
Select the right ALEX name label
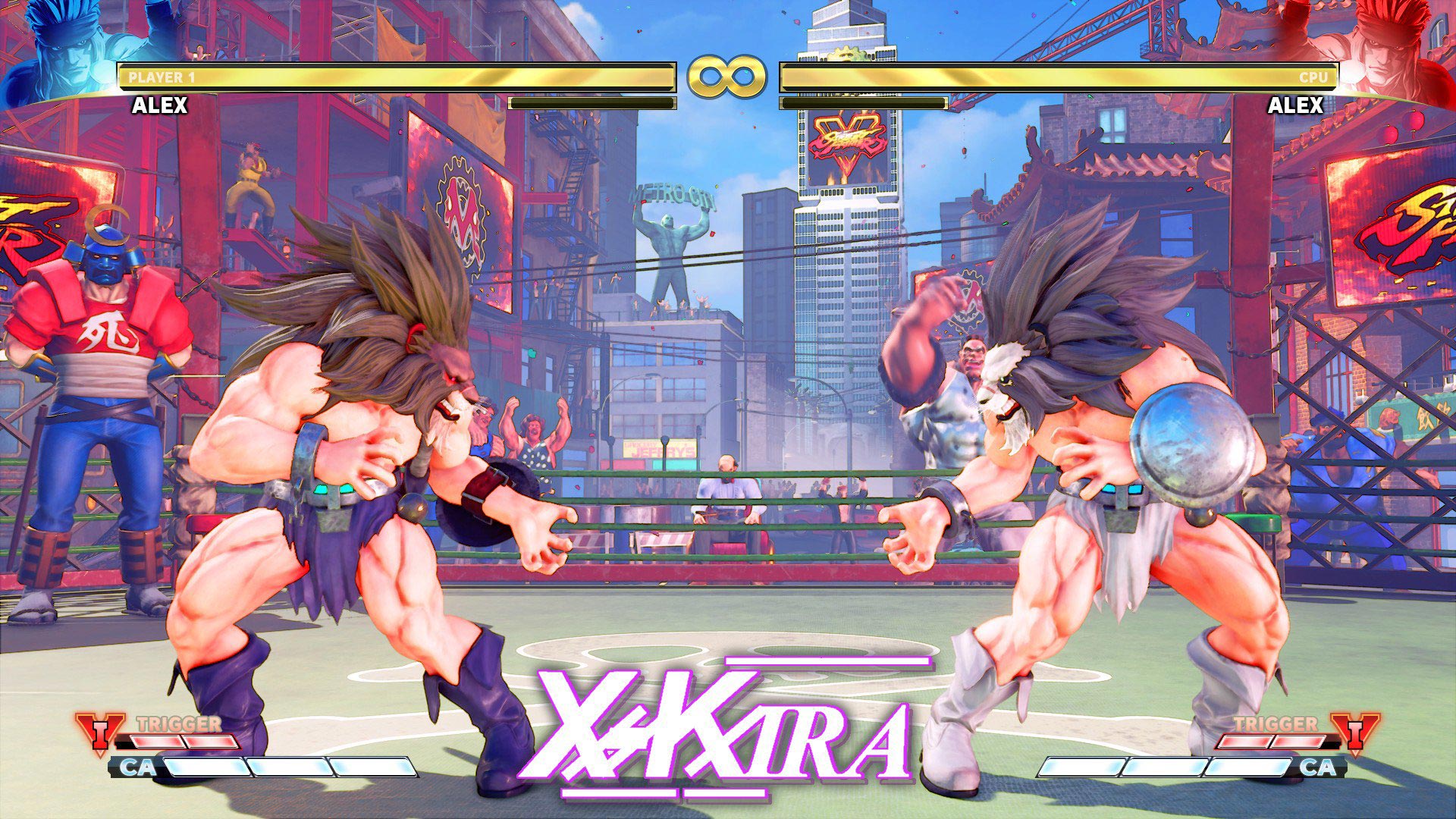(1294, 106)
